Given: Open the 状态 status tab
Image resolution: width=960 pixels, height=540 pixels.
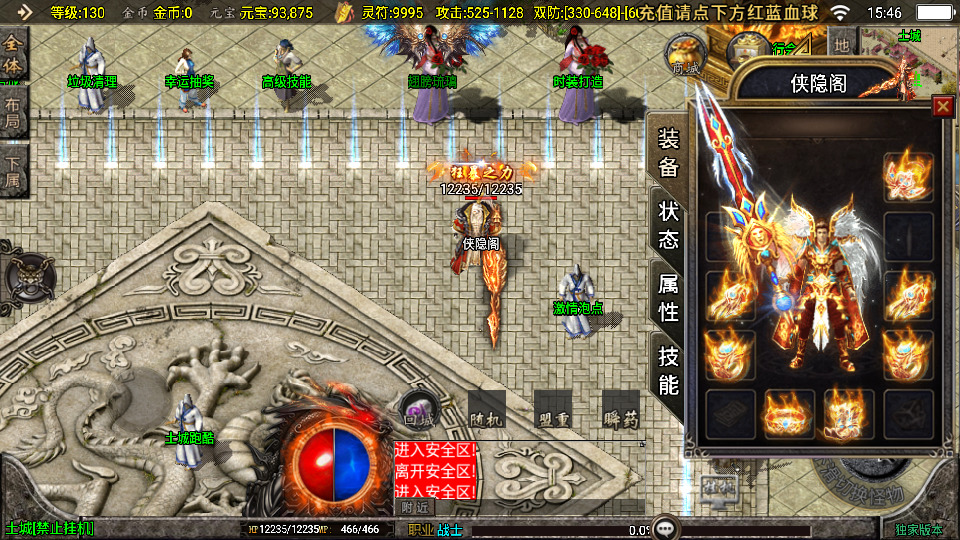Looking at the screenshot, I should [668, 226].
